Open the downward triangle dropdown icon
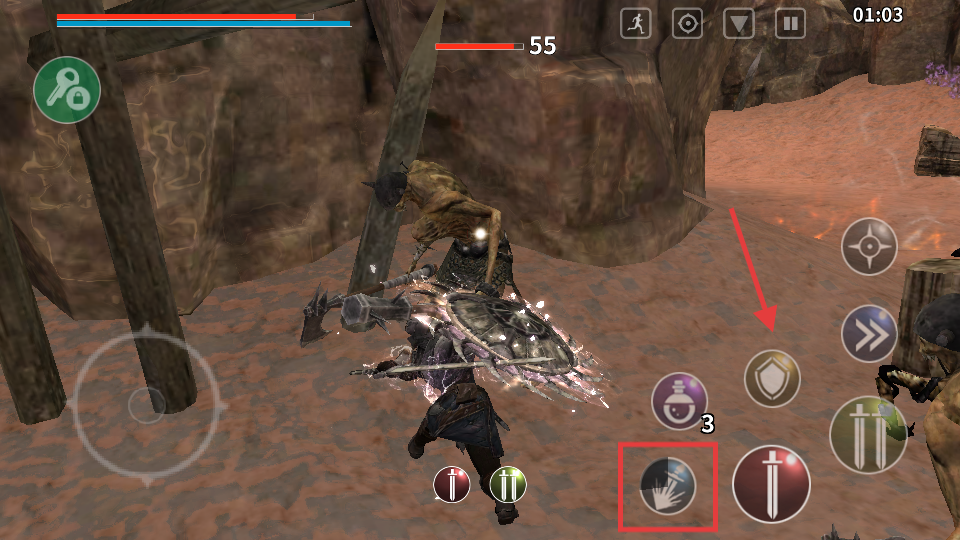Image resolution: width=960 pixels, height=540 pixels. 739,23
